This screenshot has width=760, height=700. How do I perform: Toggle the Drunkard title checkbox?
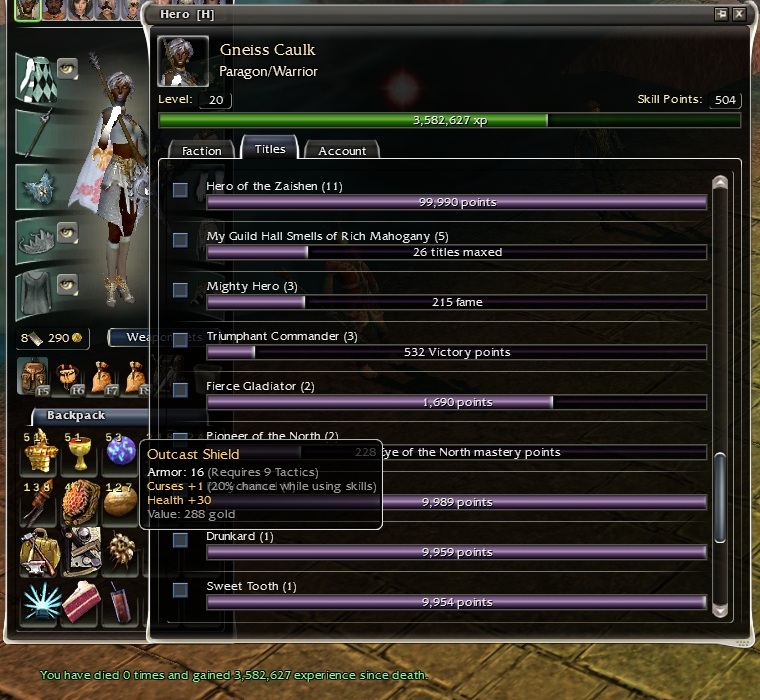click(x=180, y=540)
